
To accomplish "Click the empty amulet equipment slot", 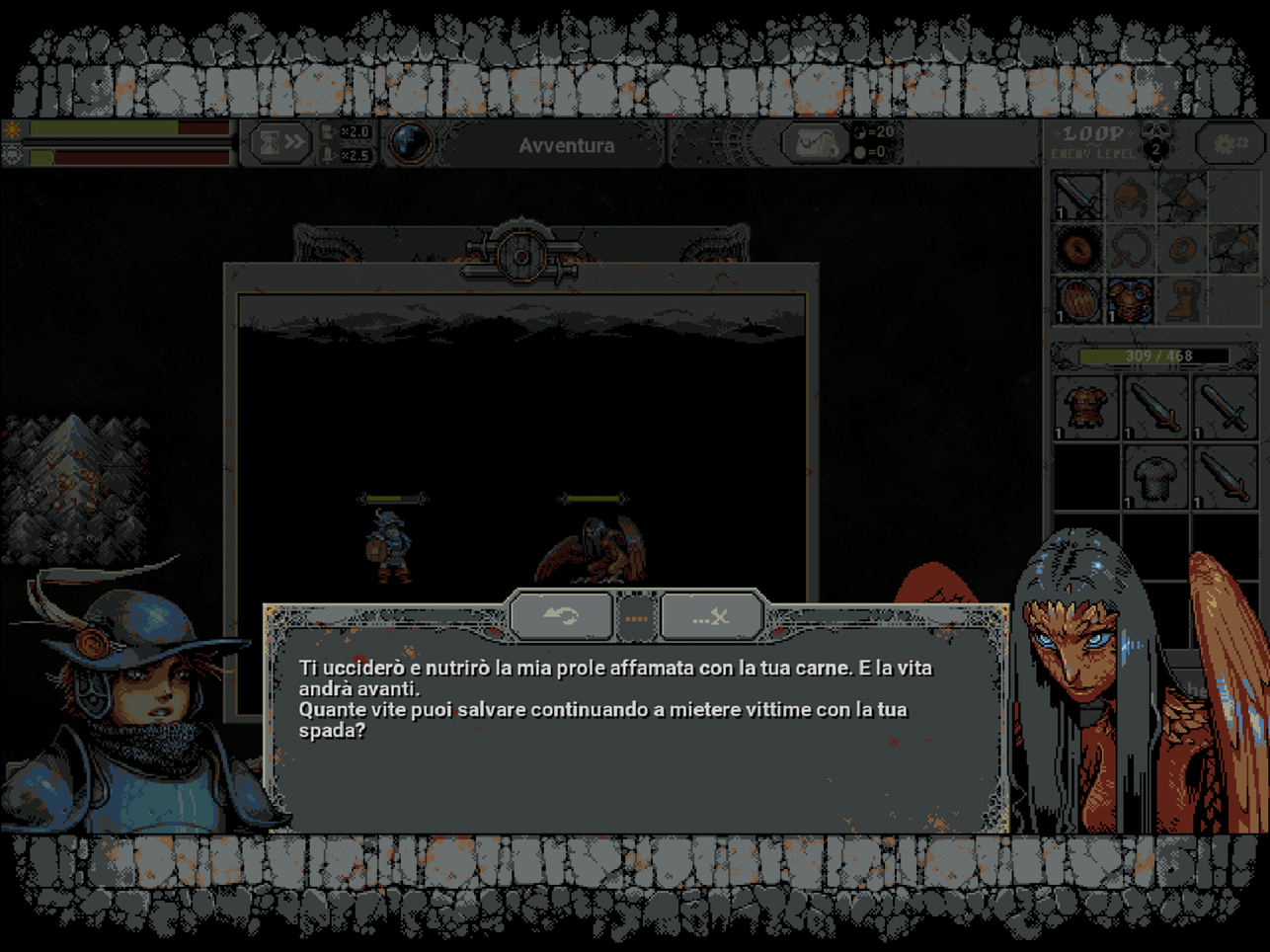I will 1130,248.
